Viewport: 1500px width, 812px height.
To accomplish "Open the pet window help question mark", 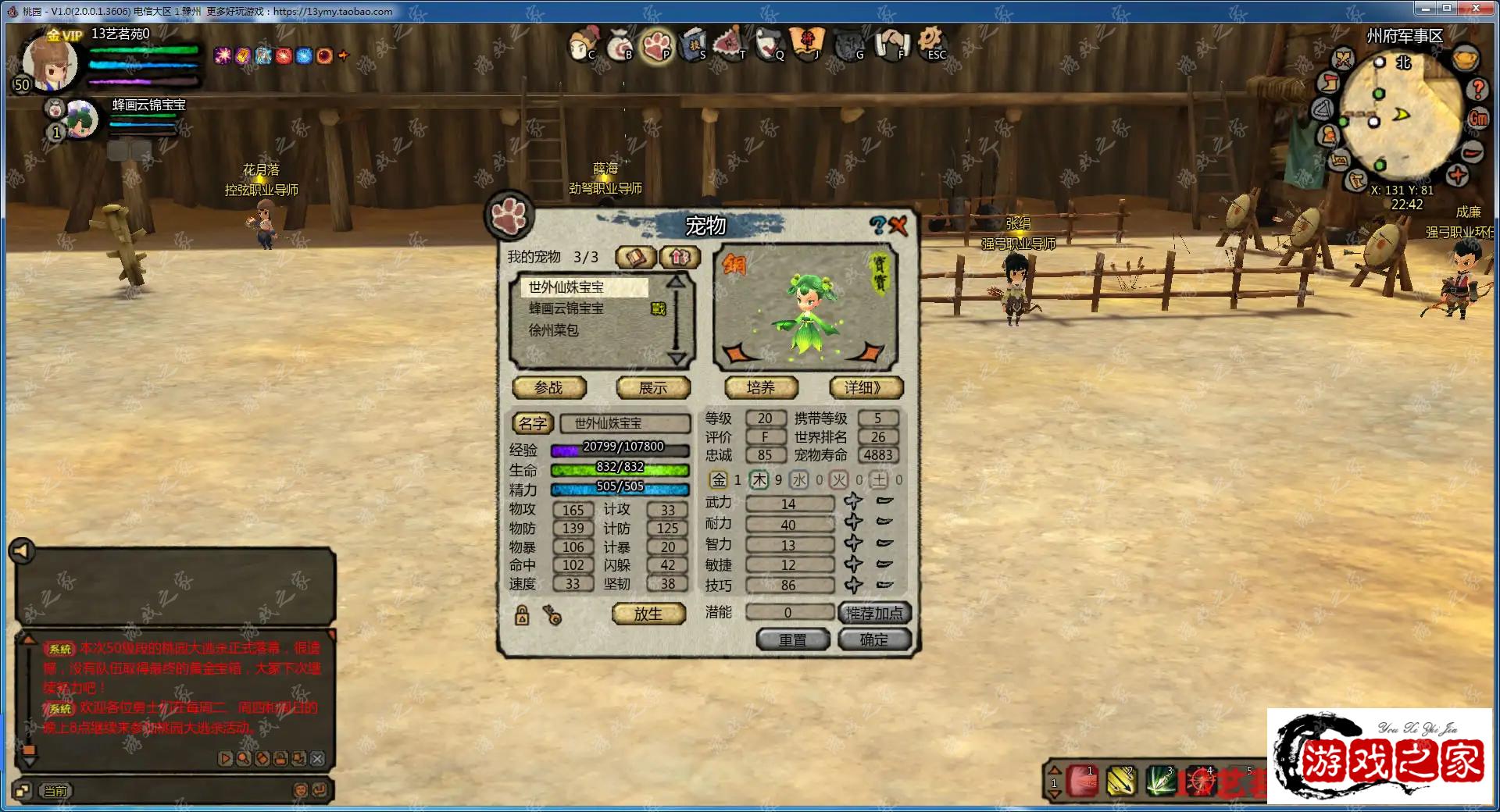I will point(878,226).
